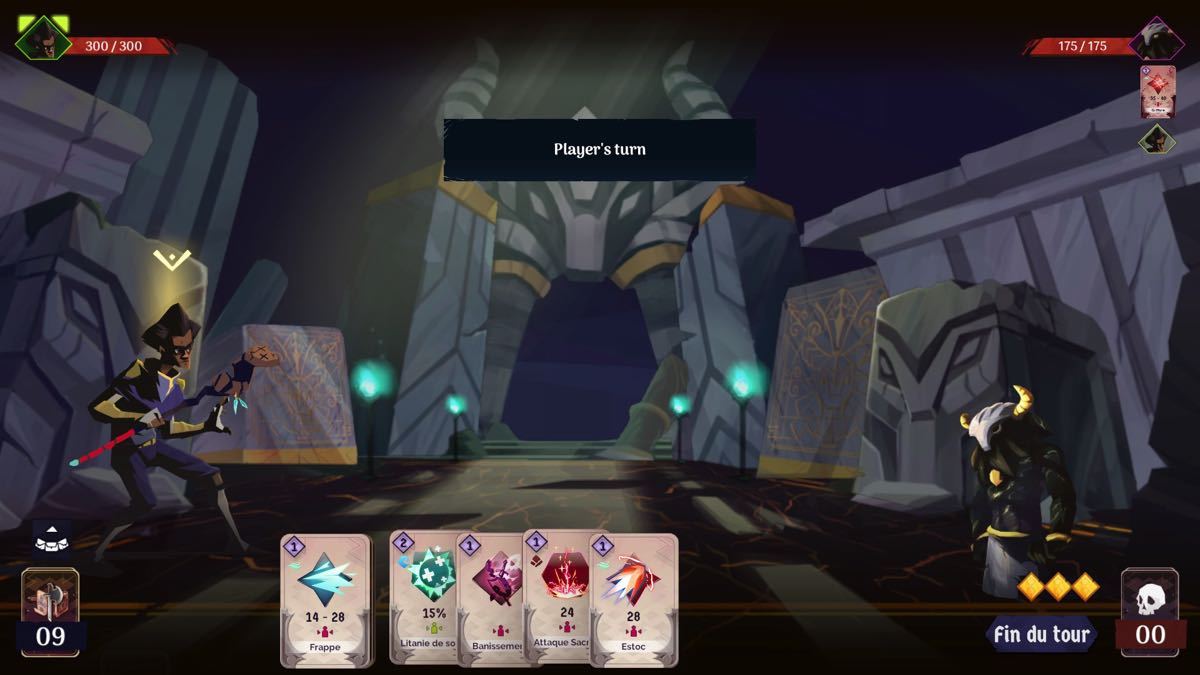View the enemy's red intent card

pyautogui.click(x=1157, y=92)
